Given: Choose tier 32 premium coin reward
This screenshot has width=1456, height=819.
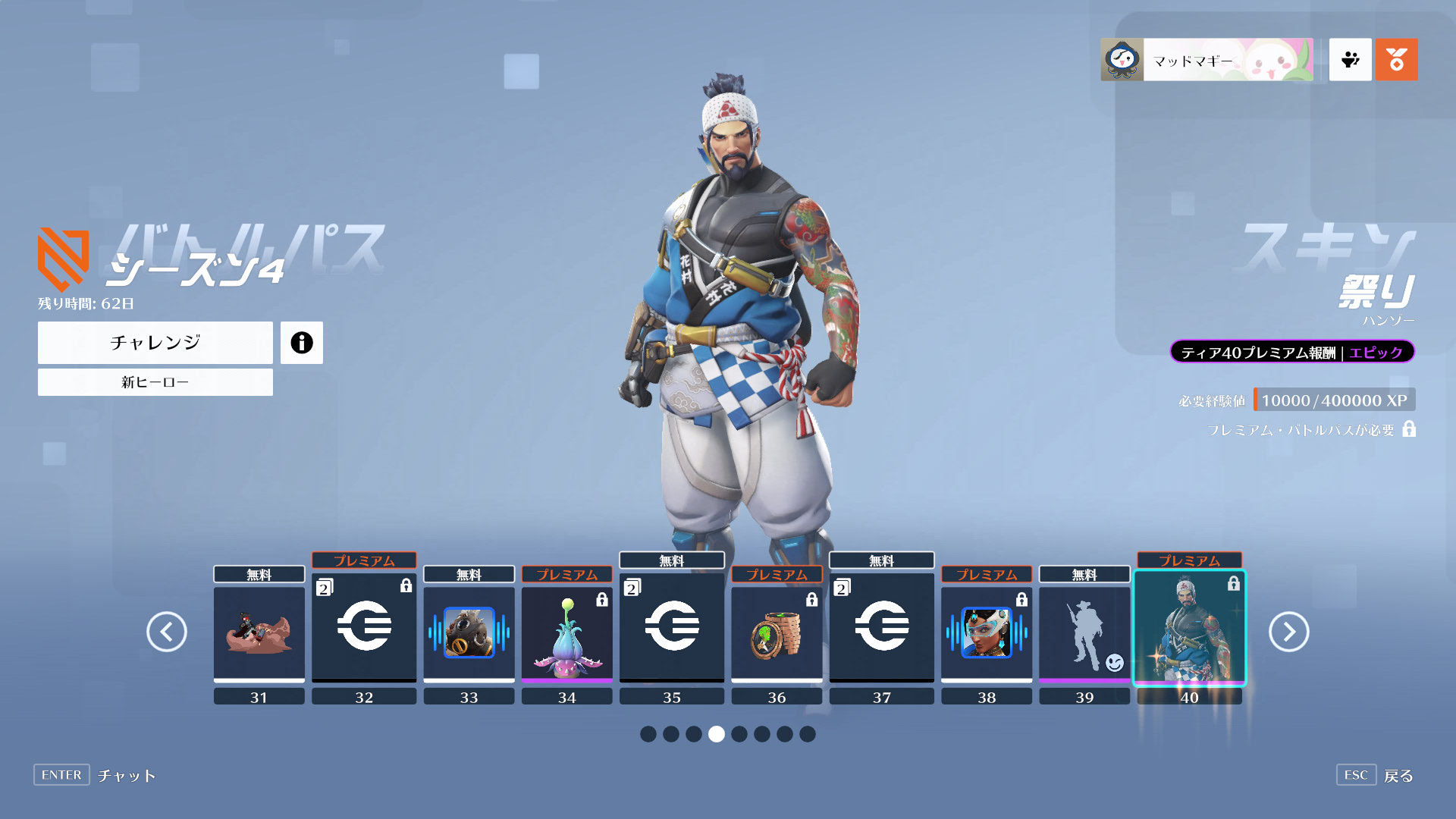Looking at the screenshot, I should pyautogui.click(x=364, y=626).
